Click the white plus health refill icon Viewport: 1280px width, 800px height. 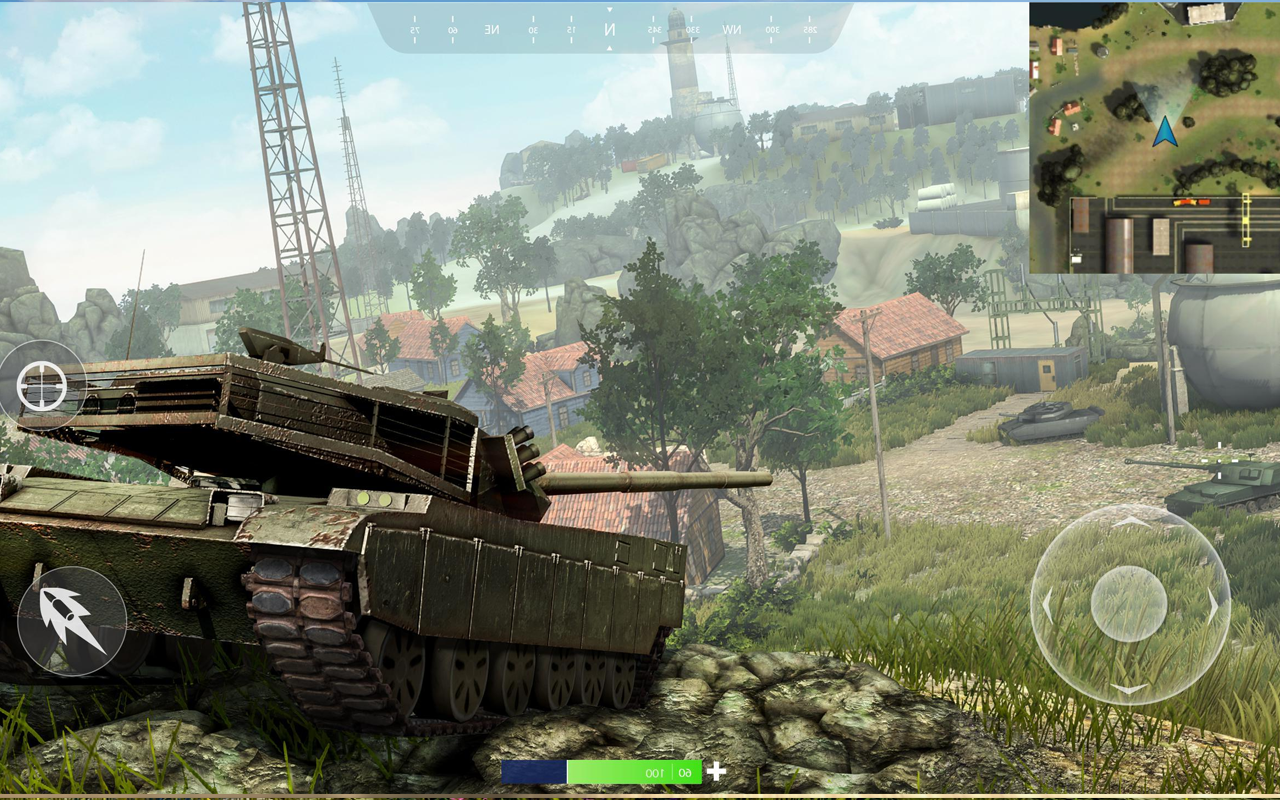(716, 771)
